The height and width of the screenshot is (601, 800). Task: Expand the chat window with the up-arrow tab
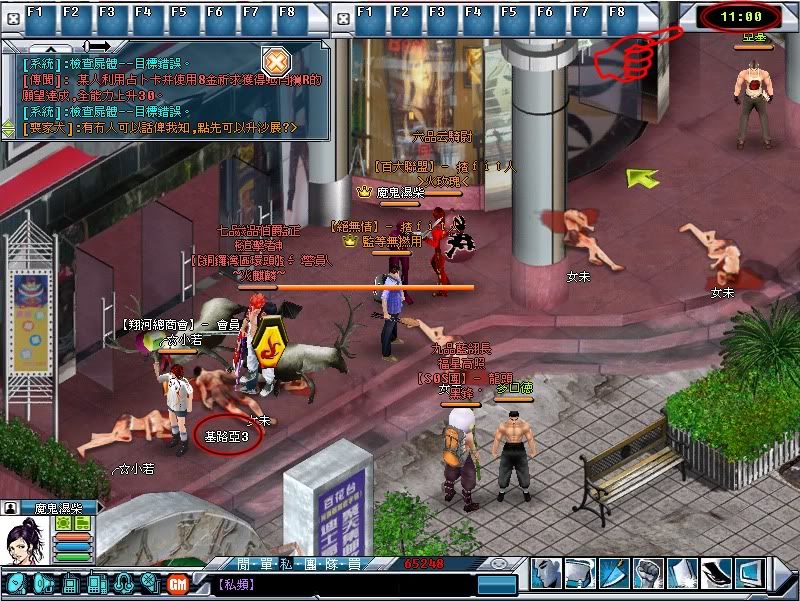pos(43,46)
